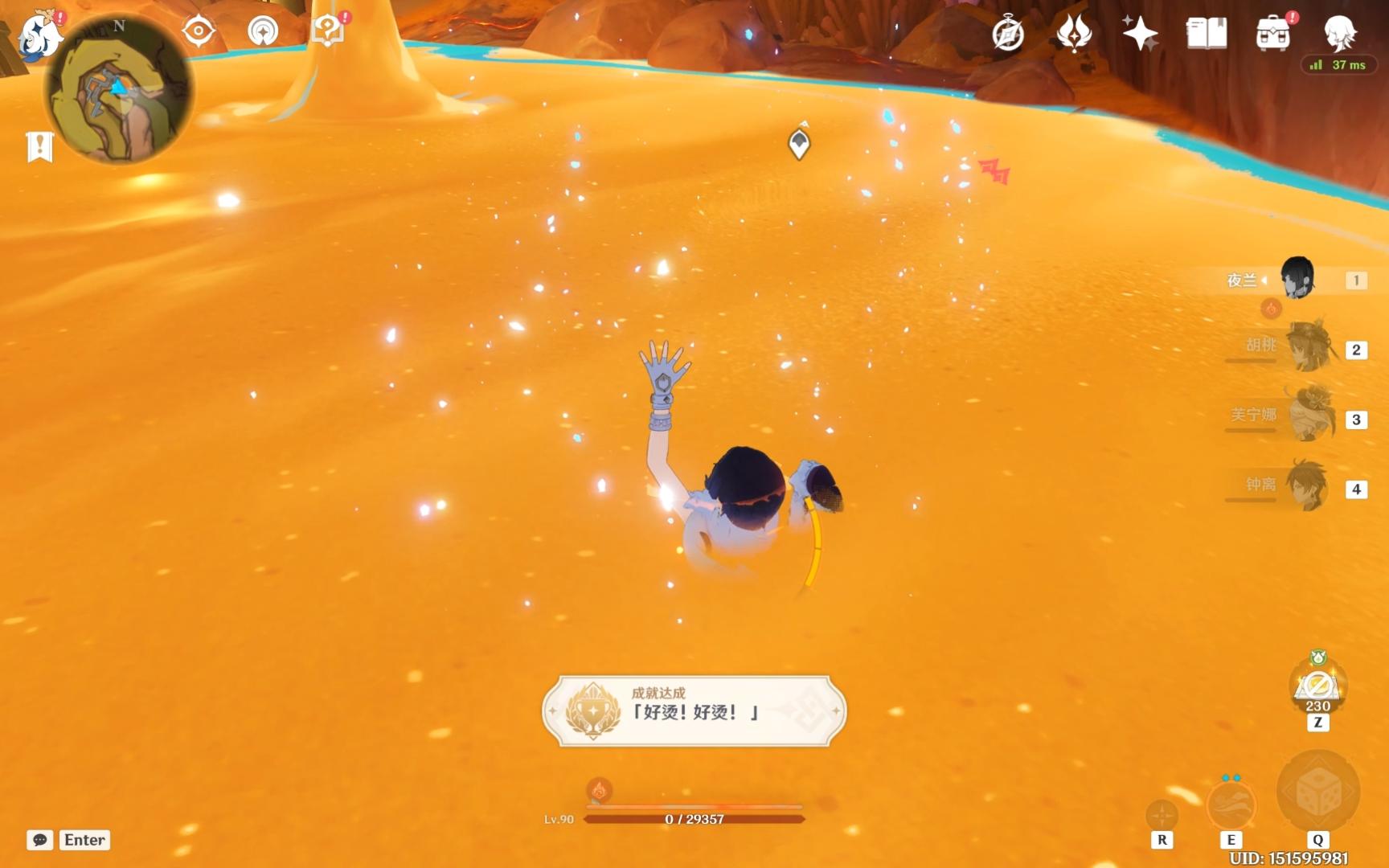Open the Adventurer Handbook book icon
Screen dimensions: 1389x868
[x=1207, y=34]
